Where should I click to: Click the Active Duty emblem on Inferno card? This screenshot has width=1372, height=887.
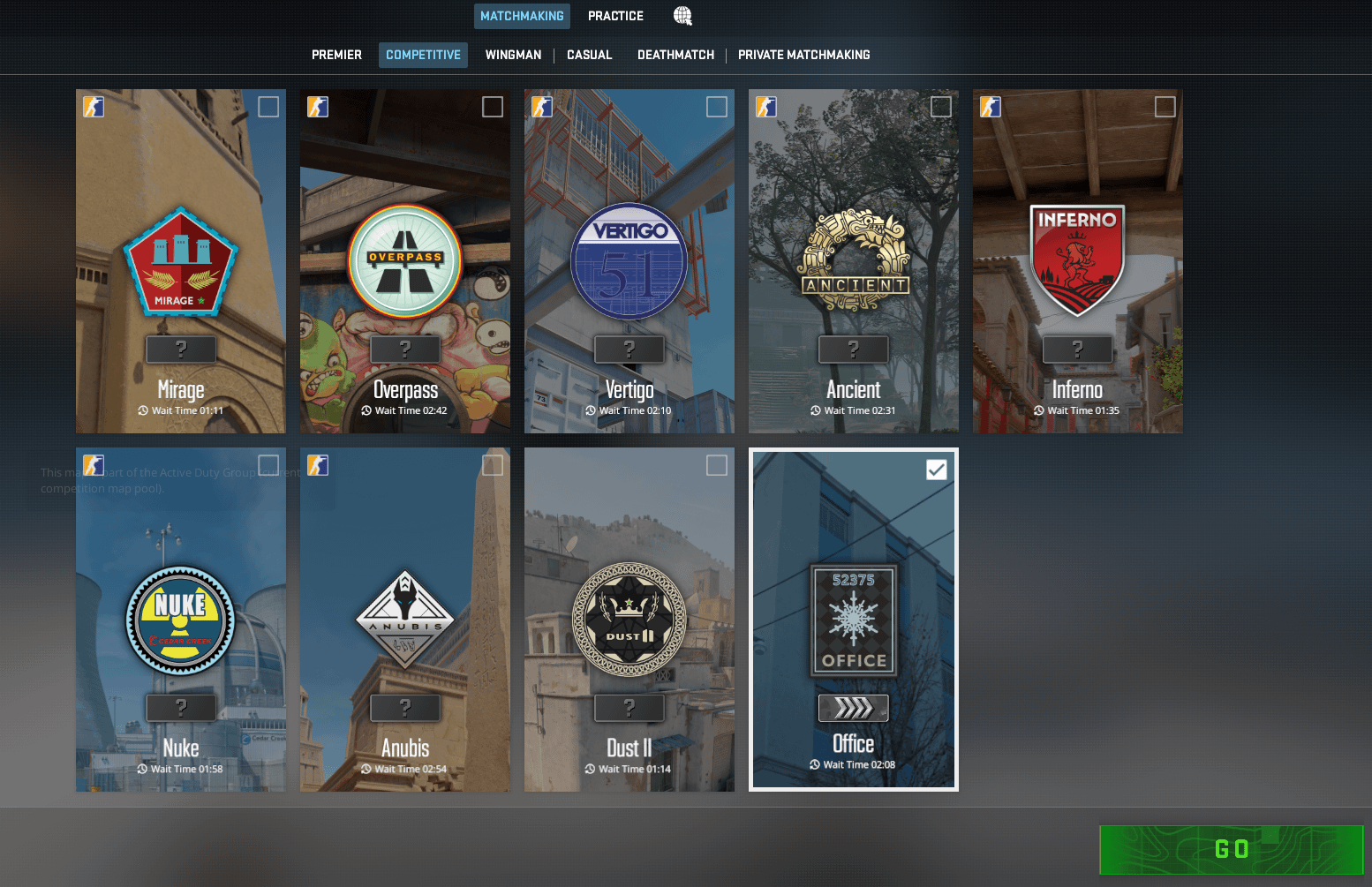[990, 106]
